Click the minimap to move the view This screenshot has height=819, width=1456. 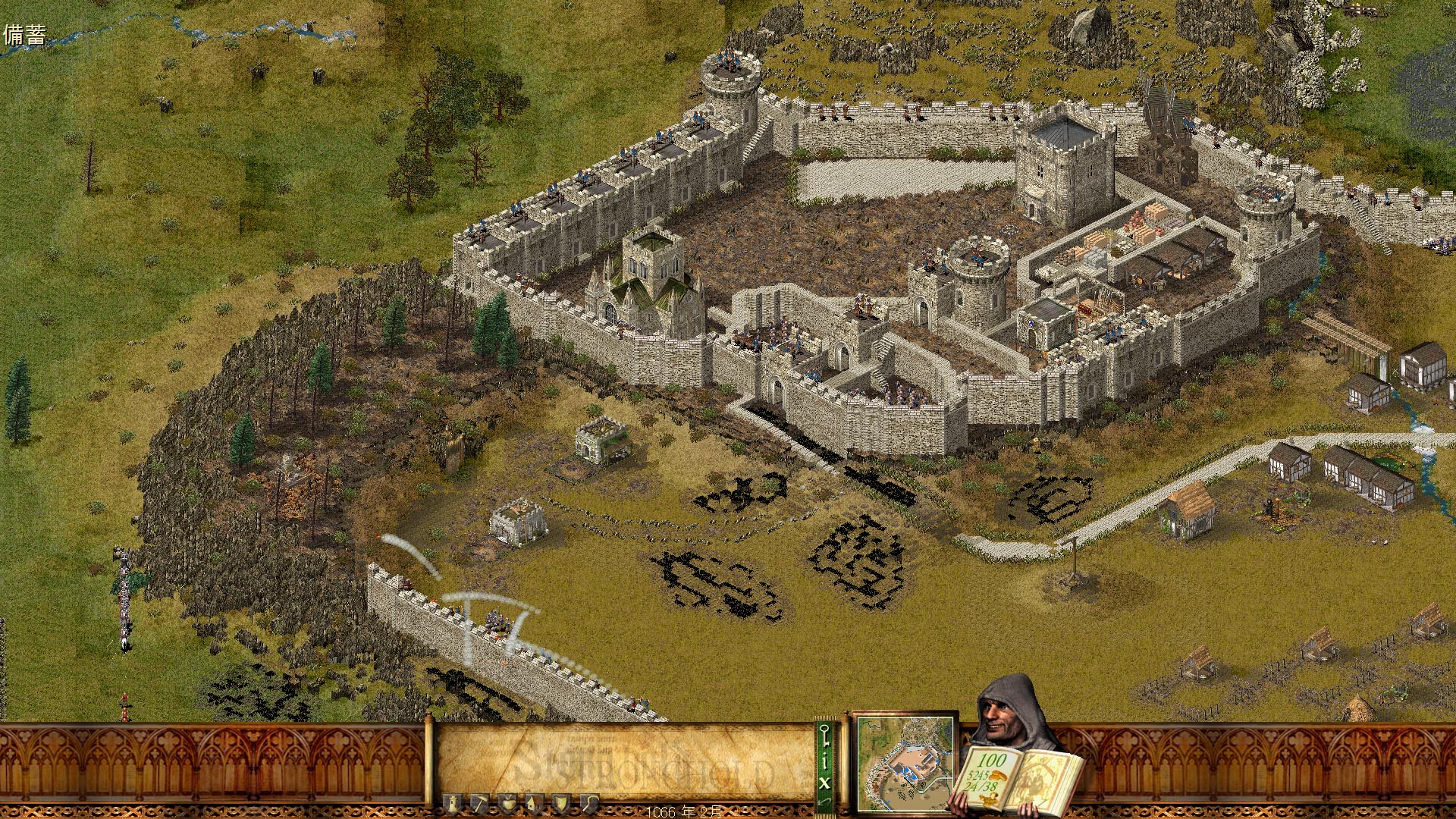(905, 763)
